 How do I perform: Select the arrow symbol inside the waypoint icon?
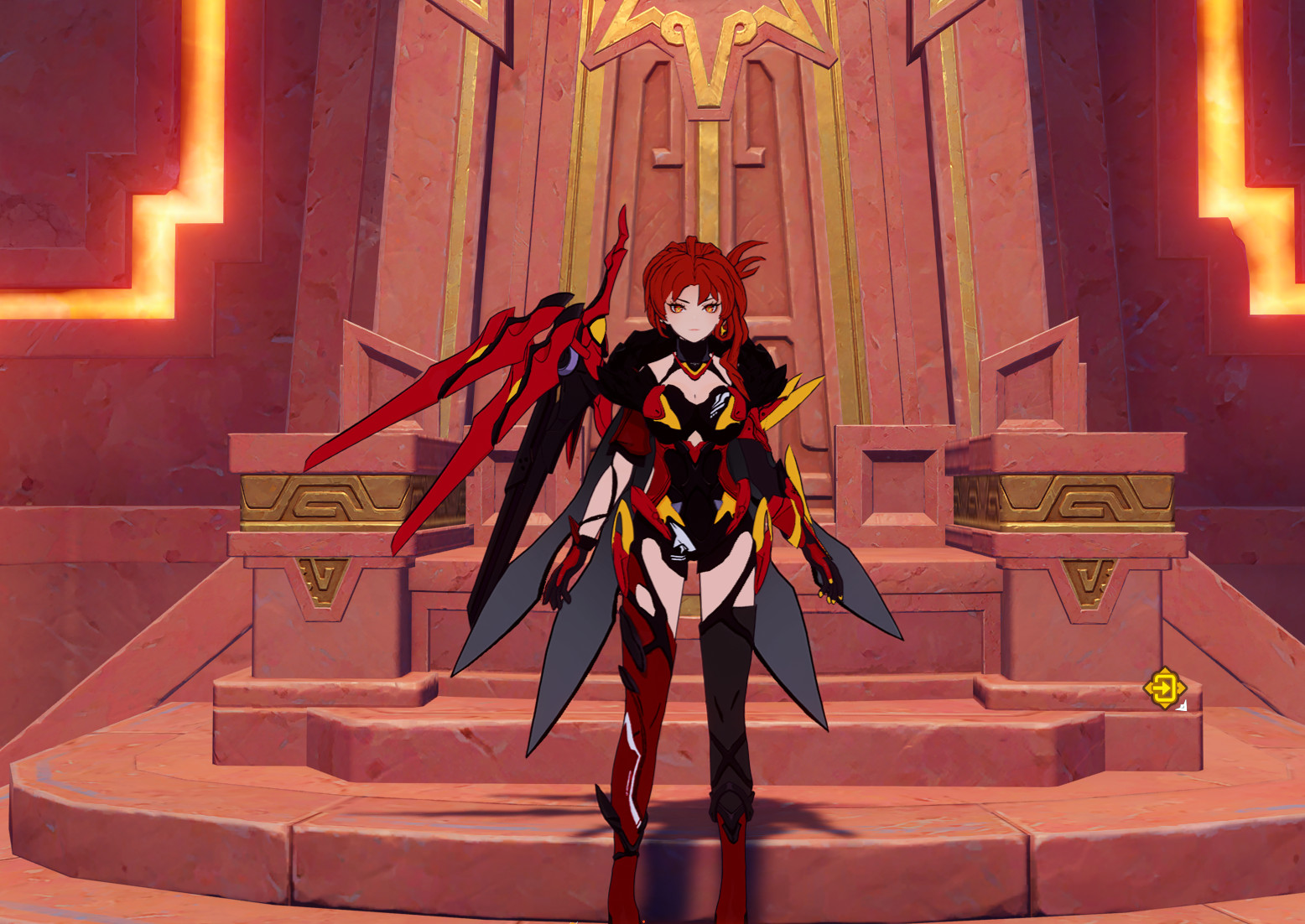[1162, 688]
